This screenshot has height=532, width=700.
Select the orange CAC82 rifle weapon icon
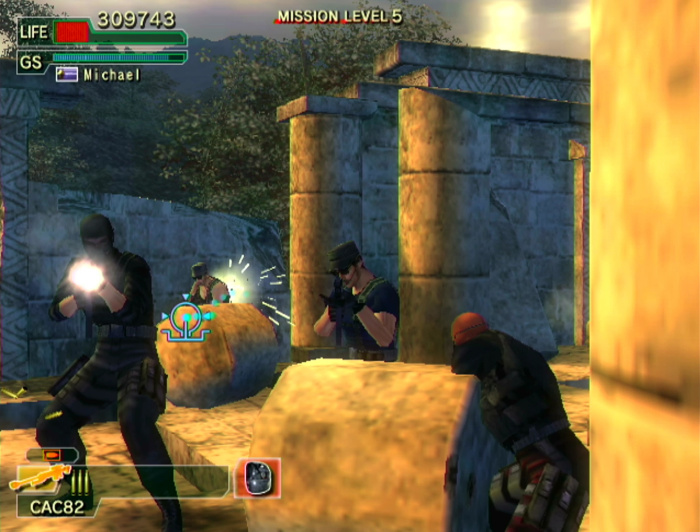[x=38, y=479]
